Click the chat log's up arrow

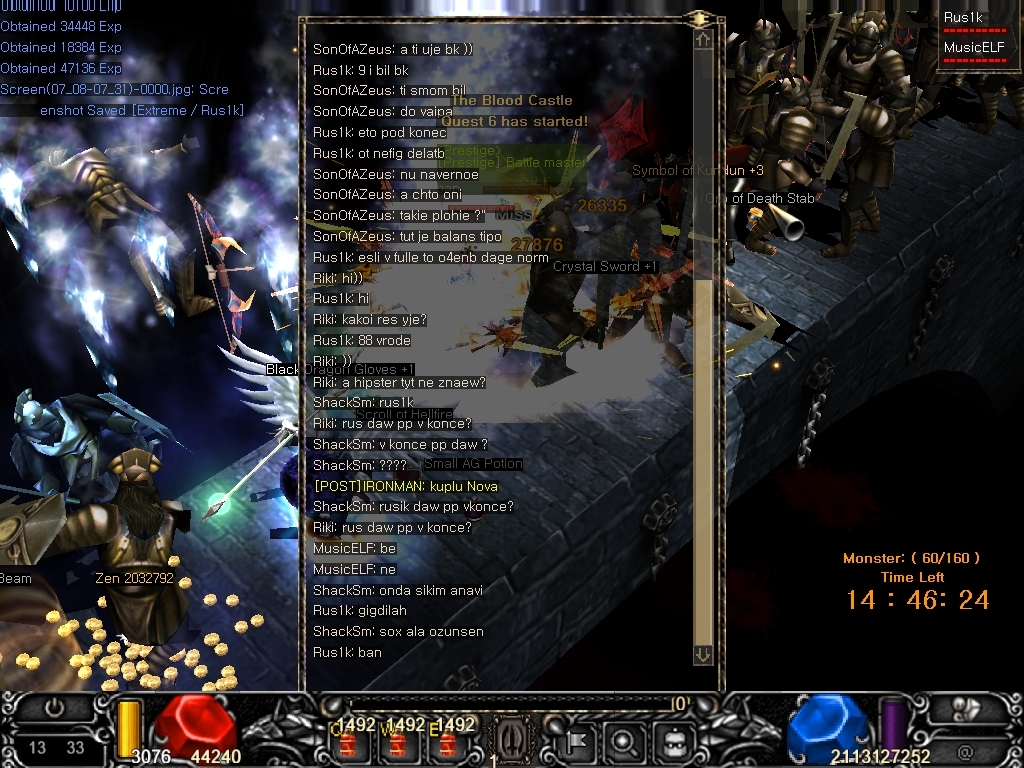pyautogui.click(x=703, y=40)
